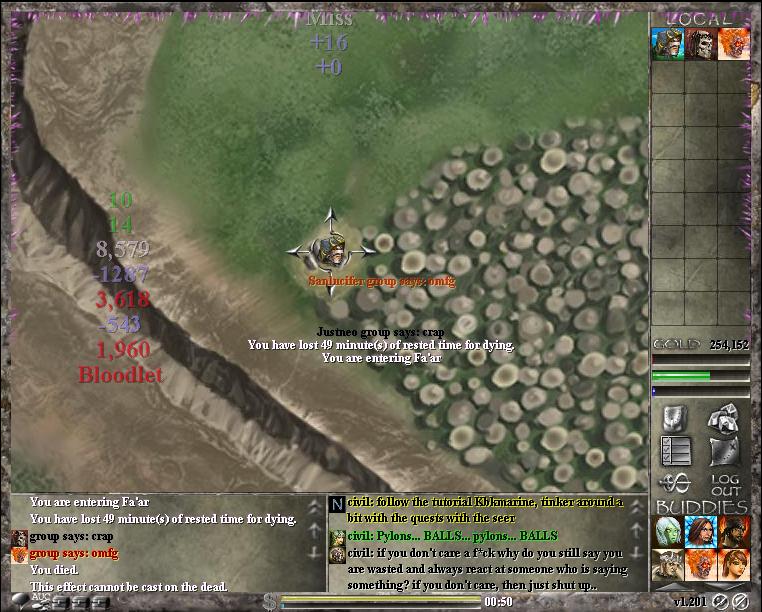762x612 pixels.
Task: Click the N civil channel icon
Action: pyautogui.click(x=337, y=505)
